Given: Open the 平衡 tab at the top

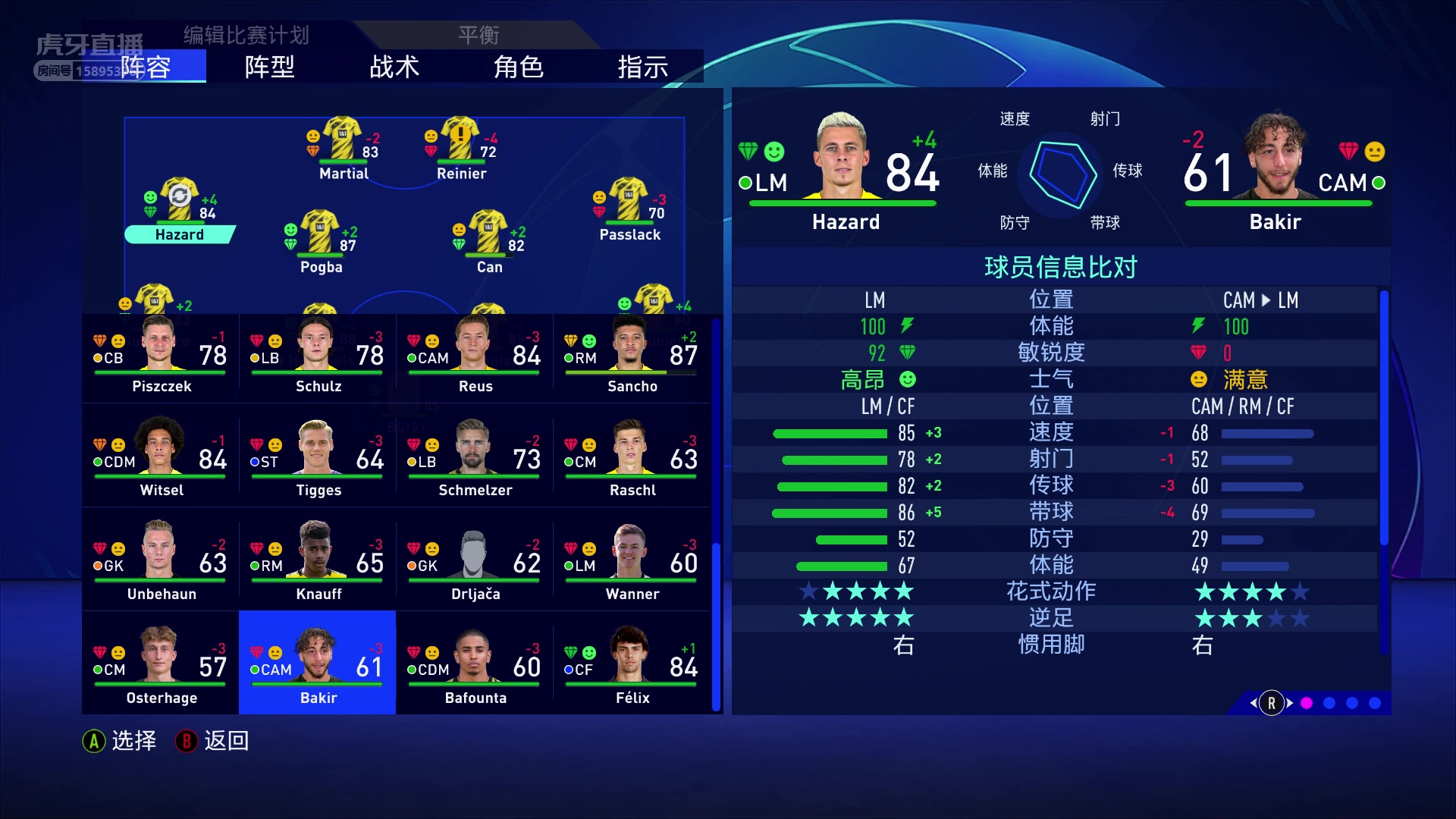Looking at the screenshot, I should [478, 34].
